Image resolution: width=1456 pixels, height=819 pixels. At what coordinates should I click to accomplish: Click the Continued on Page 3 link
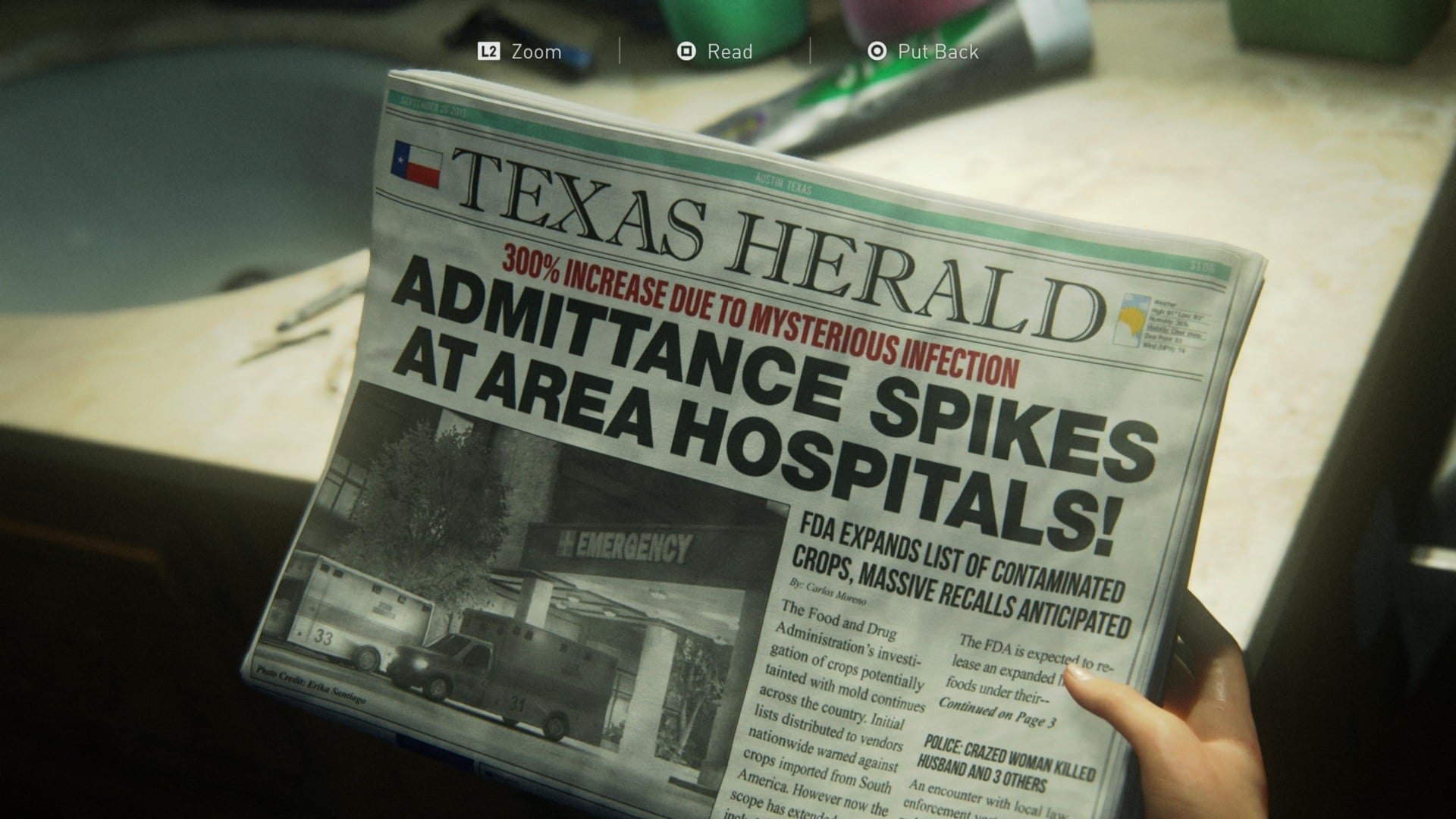[1003, 713]
